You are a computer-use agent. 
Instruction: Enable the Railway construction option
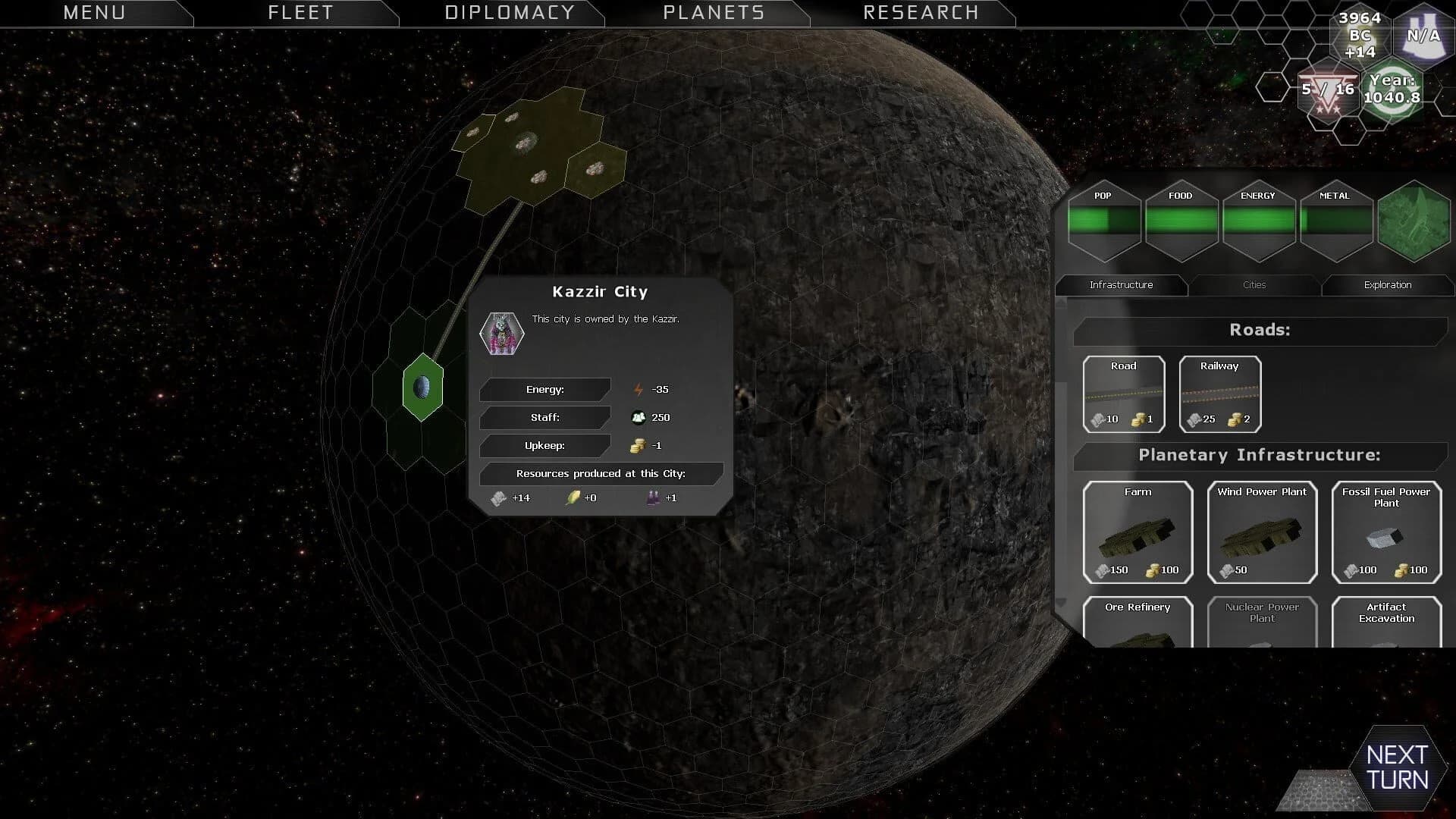tap(1219, 393)
